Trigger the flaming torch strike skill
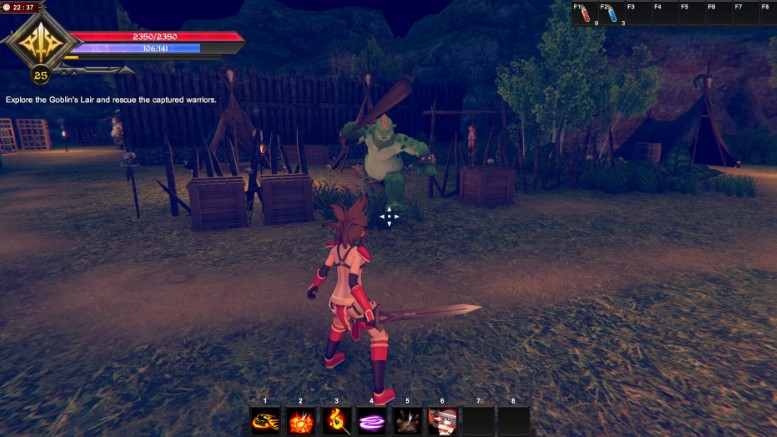 click(x=336, y=421)
